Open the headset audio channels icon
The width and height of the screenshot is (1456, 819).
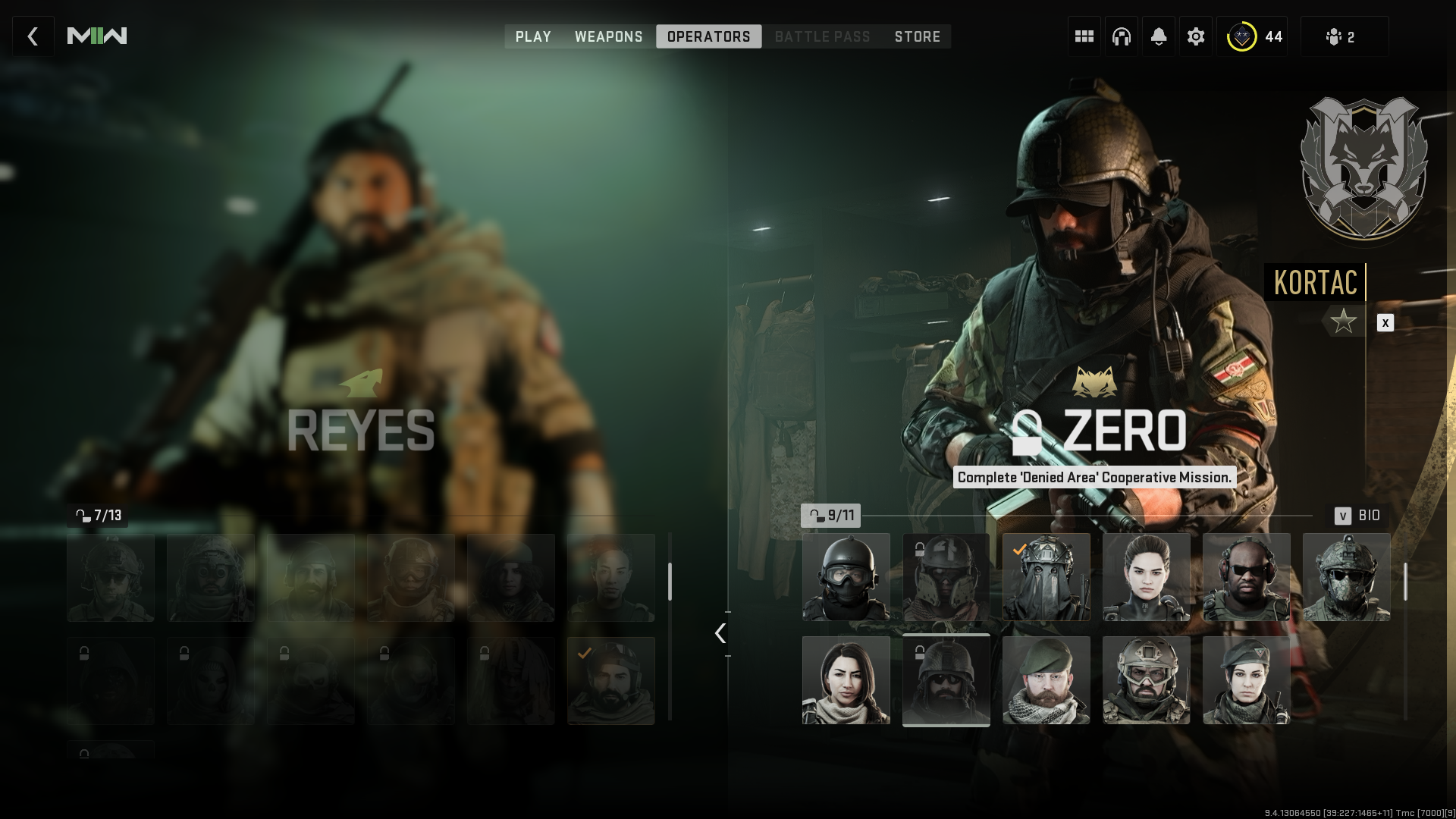[1121, 36]
